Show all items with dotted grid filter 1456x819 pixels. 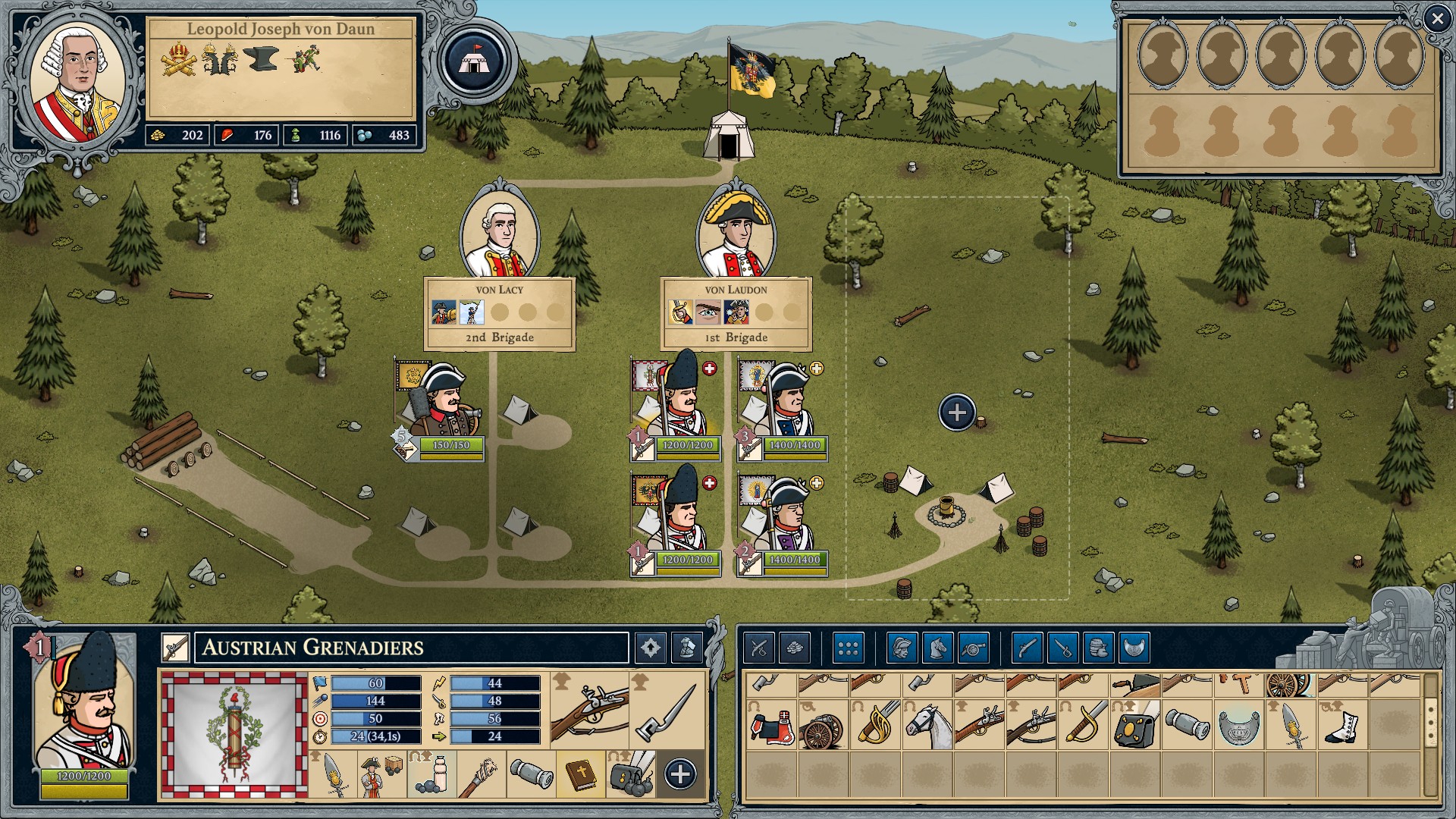(849, 648)
